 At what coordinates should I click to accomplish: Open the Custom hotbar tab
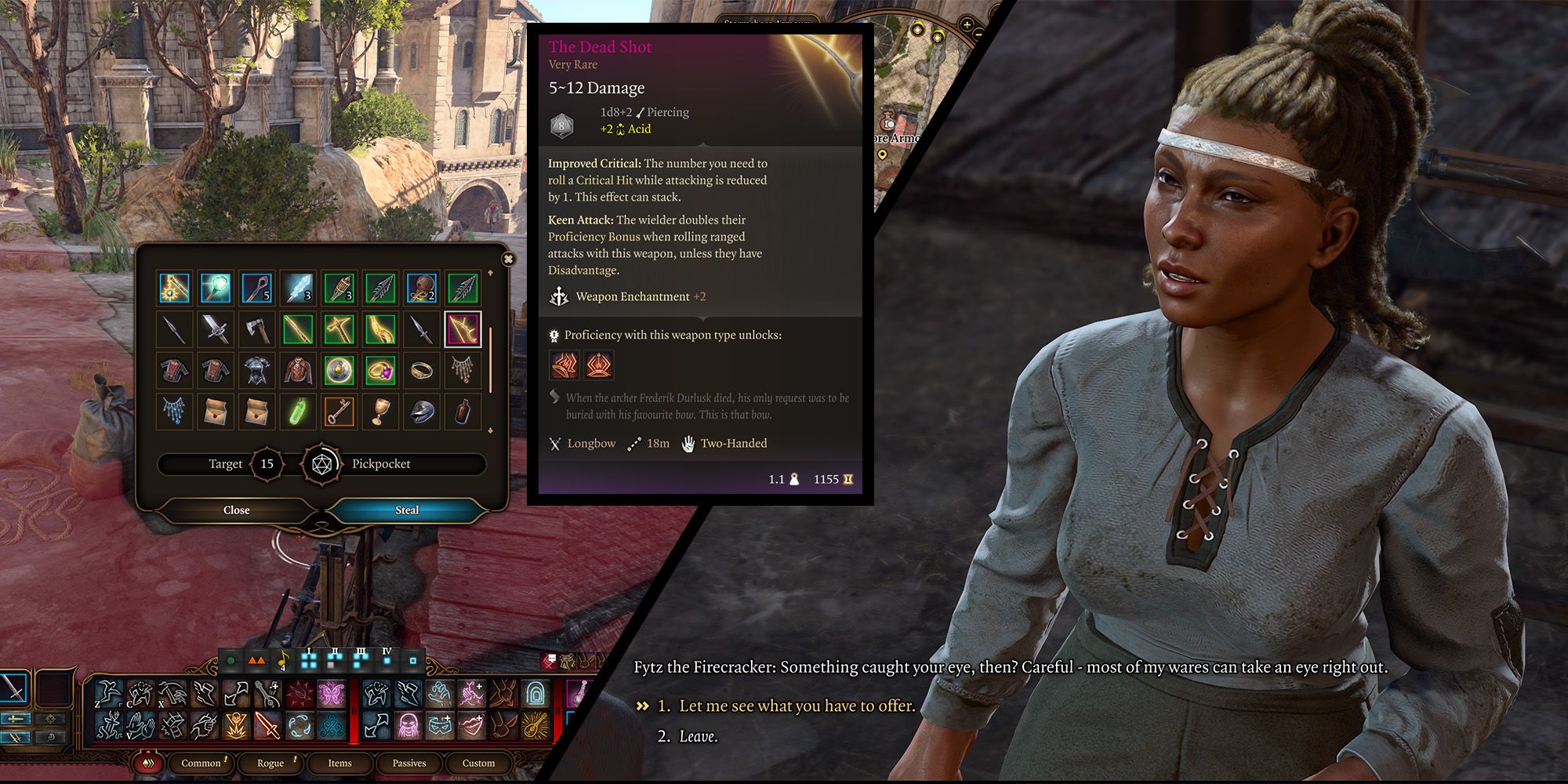pyautogui.click(x=478, y=763)
